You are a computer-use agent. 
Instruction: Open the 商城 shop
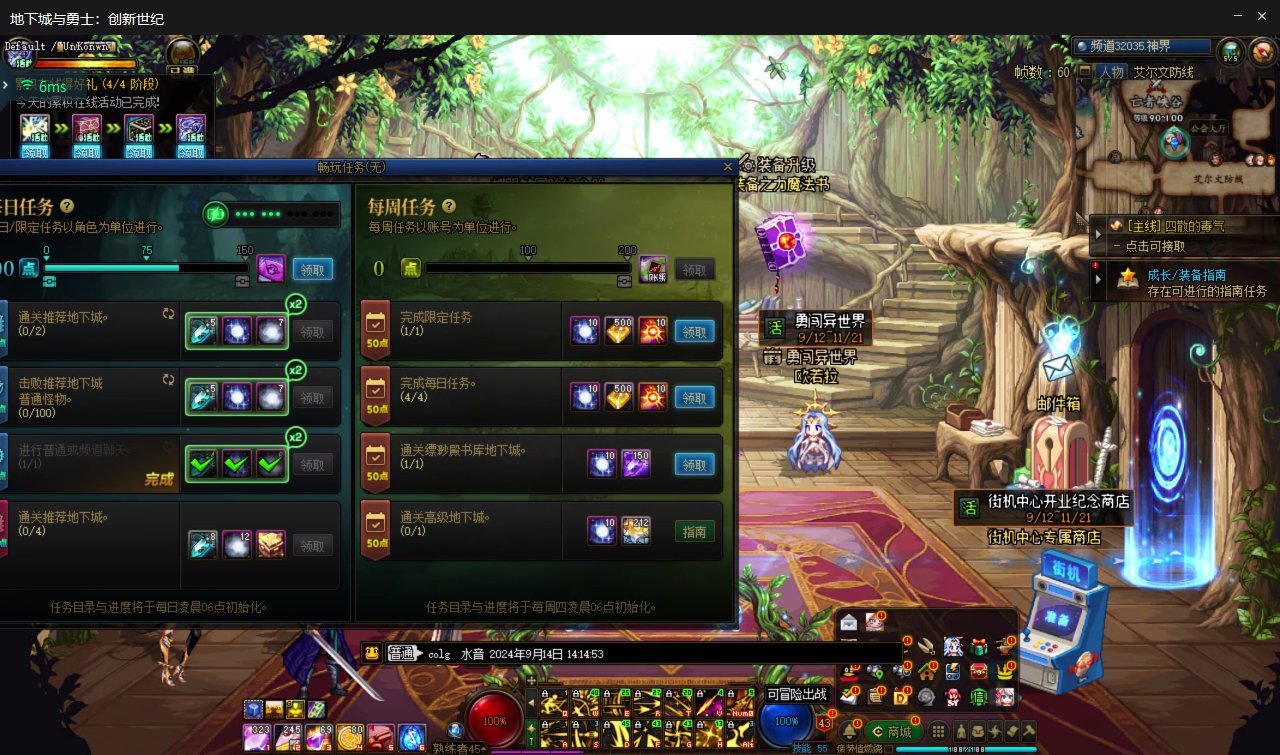click(x=893, y=731)
